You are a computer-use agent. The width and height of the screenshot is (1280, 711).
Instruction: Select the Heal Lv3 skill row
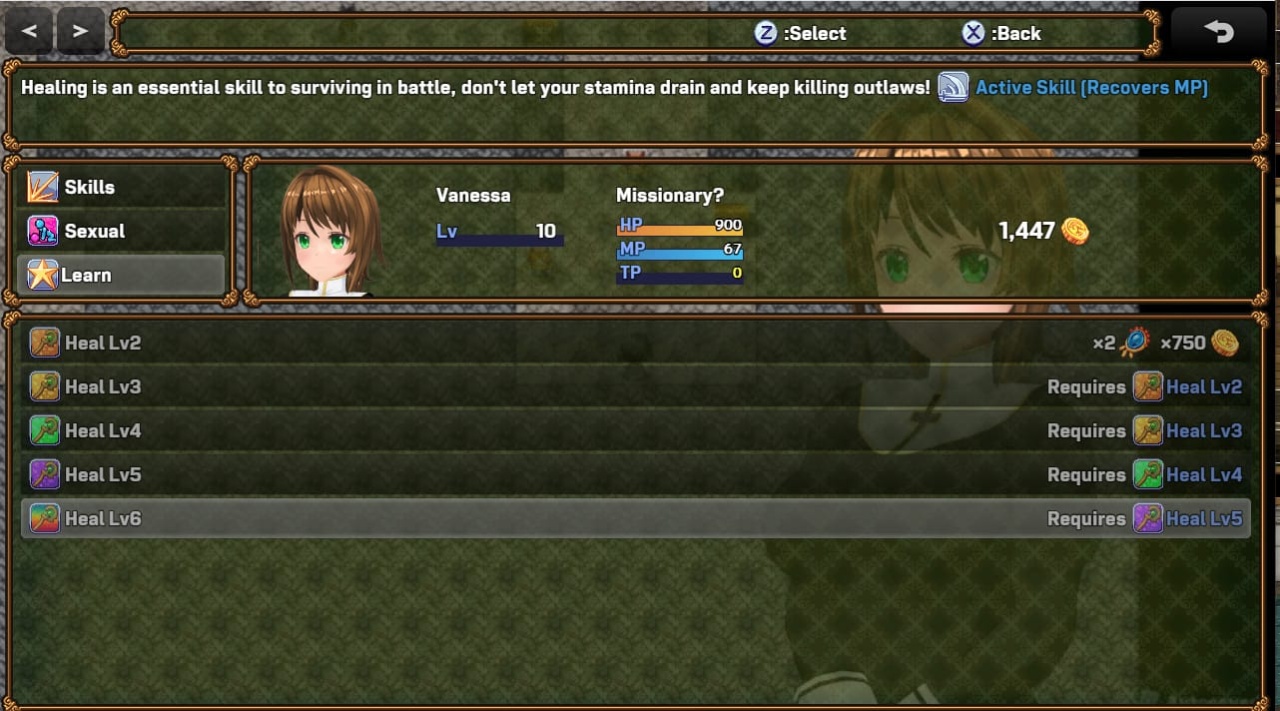click(x=635, y=387)
